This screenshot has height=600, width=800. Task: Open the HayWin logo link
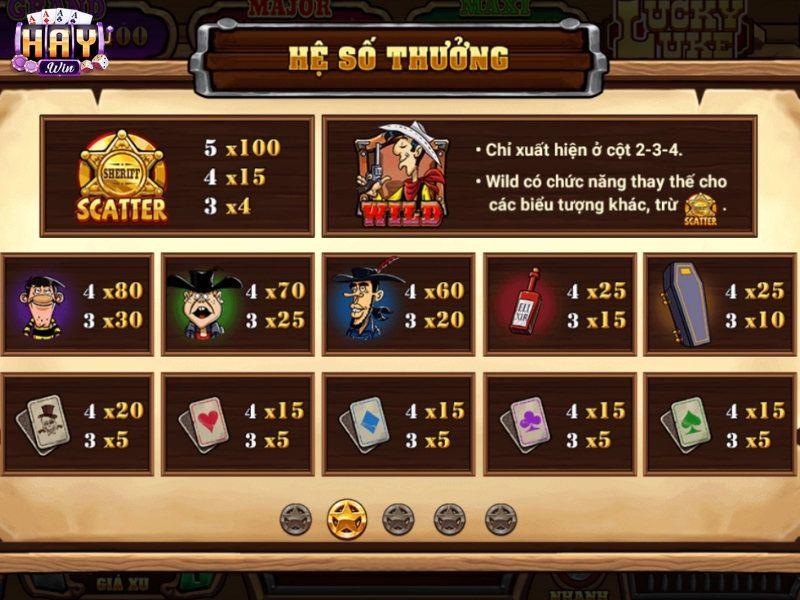pos(61,45)
